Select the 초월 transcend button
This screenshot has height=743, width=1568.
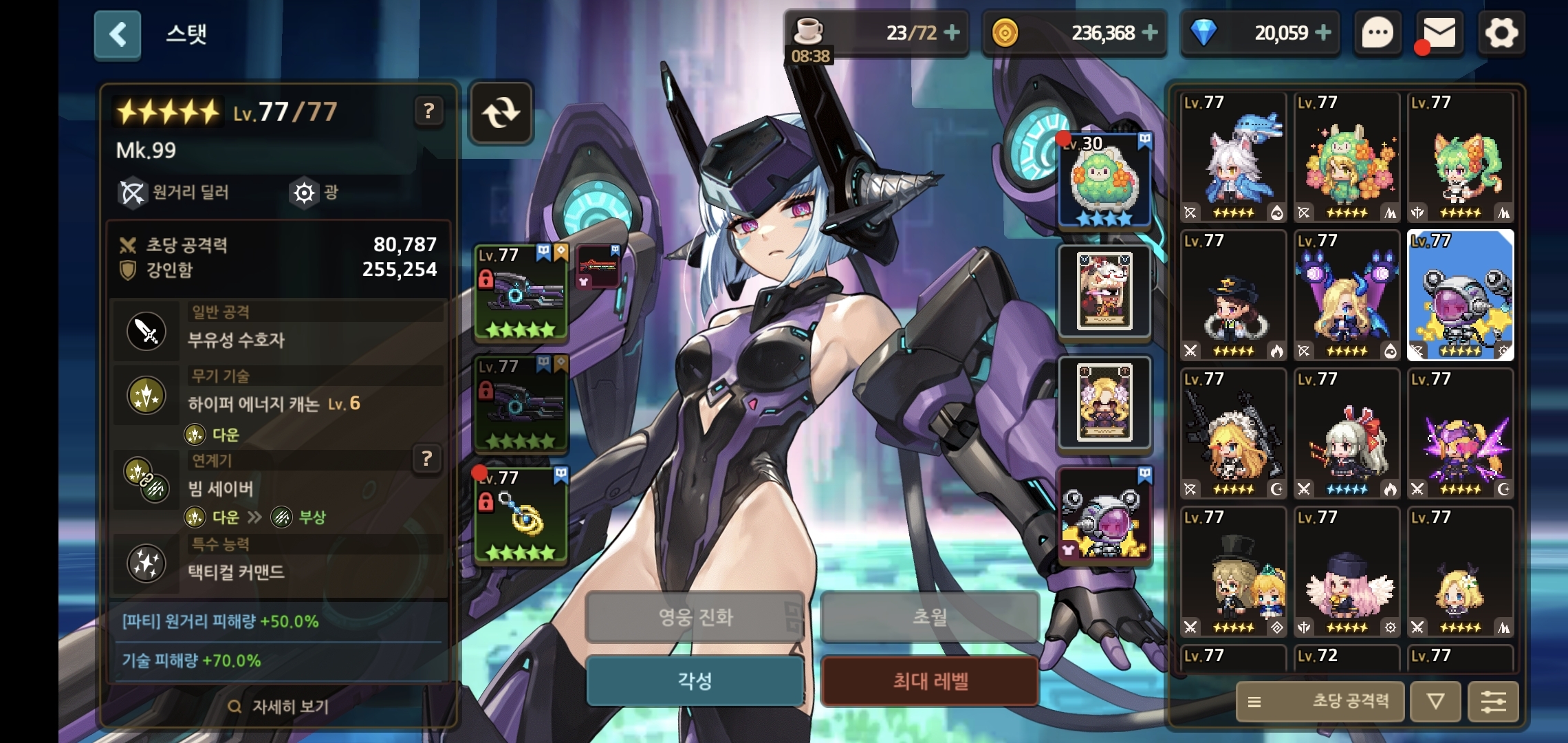tap(930, 616)
